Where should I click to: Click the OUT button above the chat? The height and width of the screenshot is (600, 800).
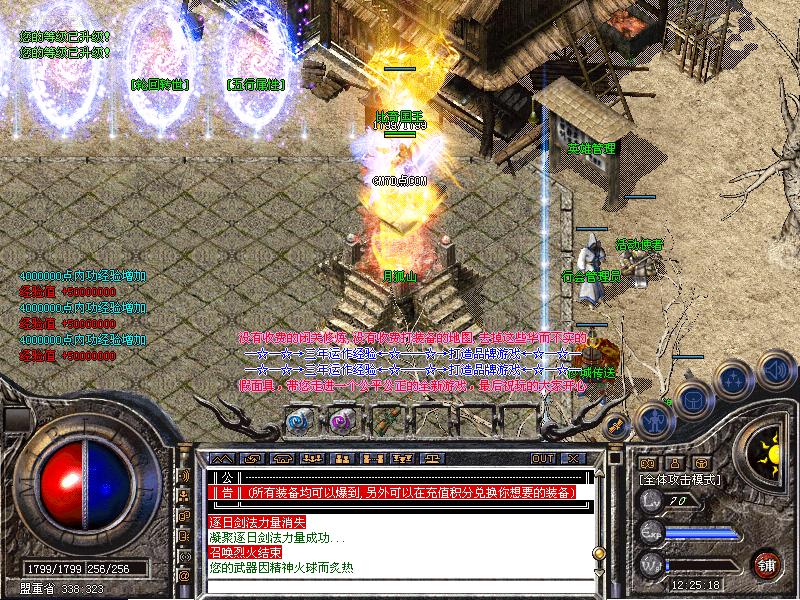pos(543,458)
